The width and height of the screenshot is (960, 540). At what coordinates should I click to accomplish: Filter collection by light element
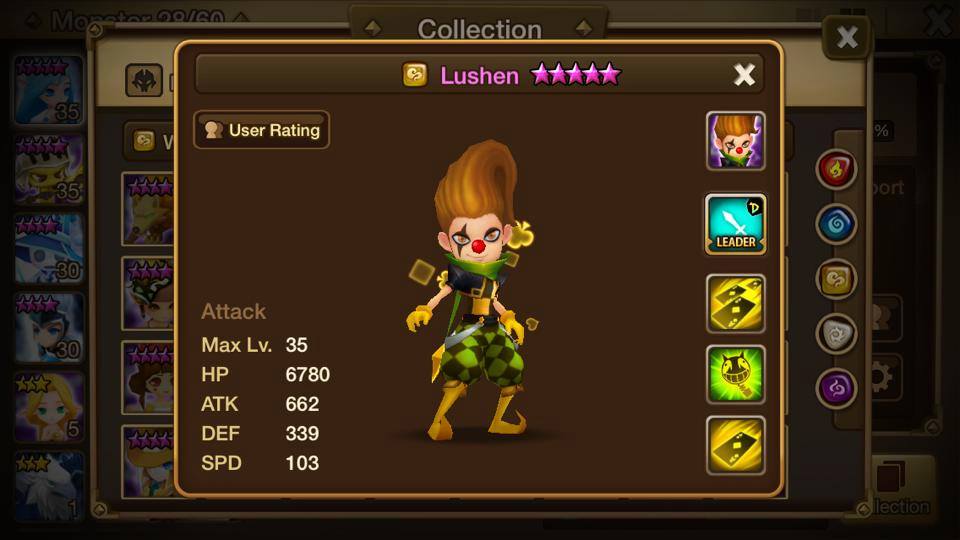(x=836, y=334)
